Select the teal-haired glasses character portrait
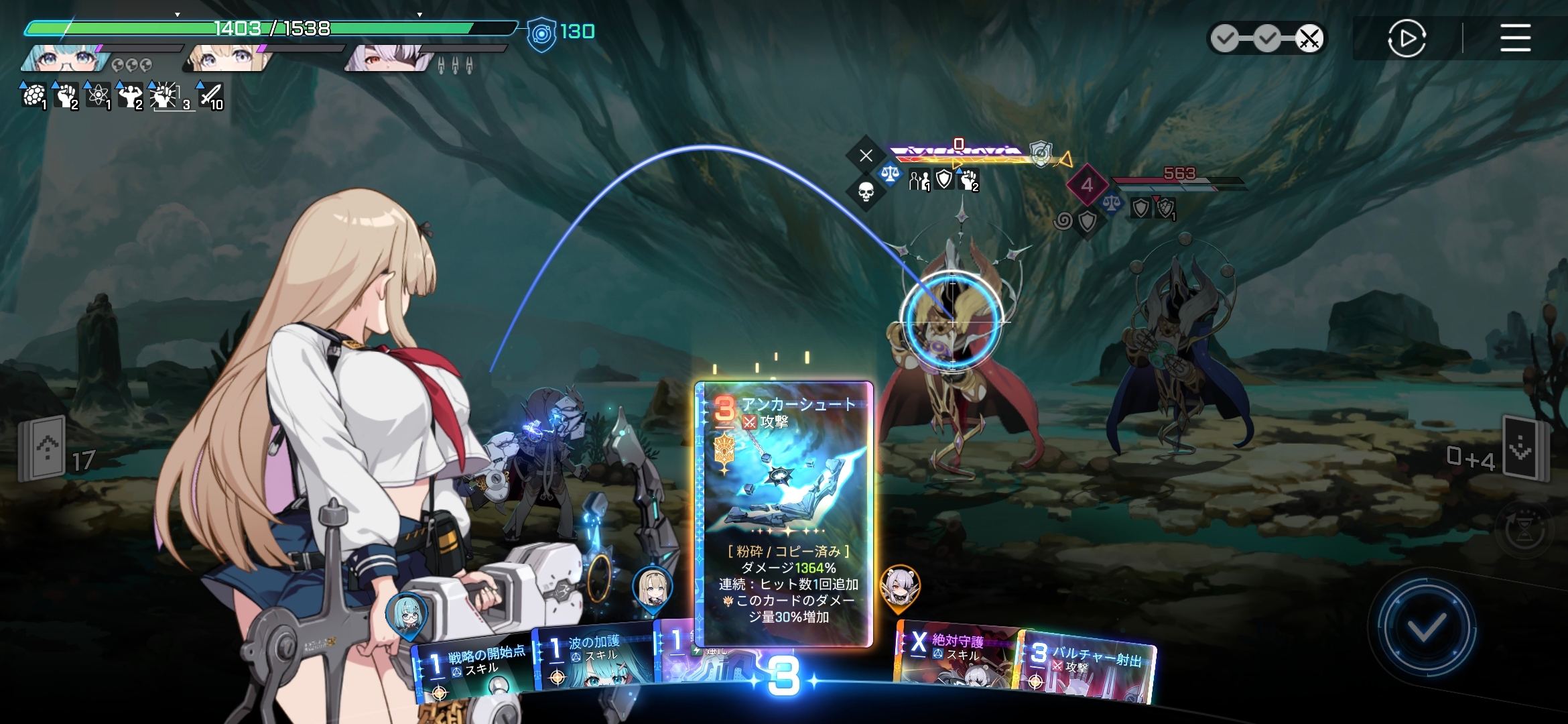This screenshot has width=1568, height=724. (67, 59)
